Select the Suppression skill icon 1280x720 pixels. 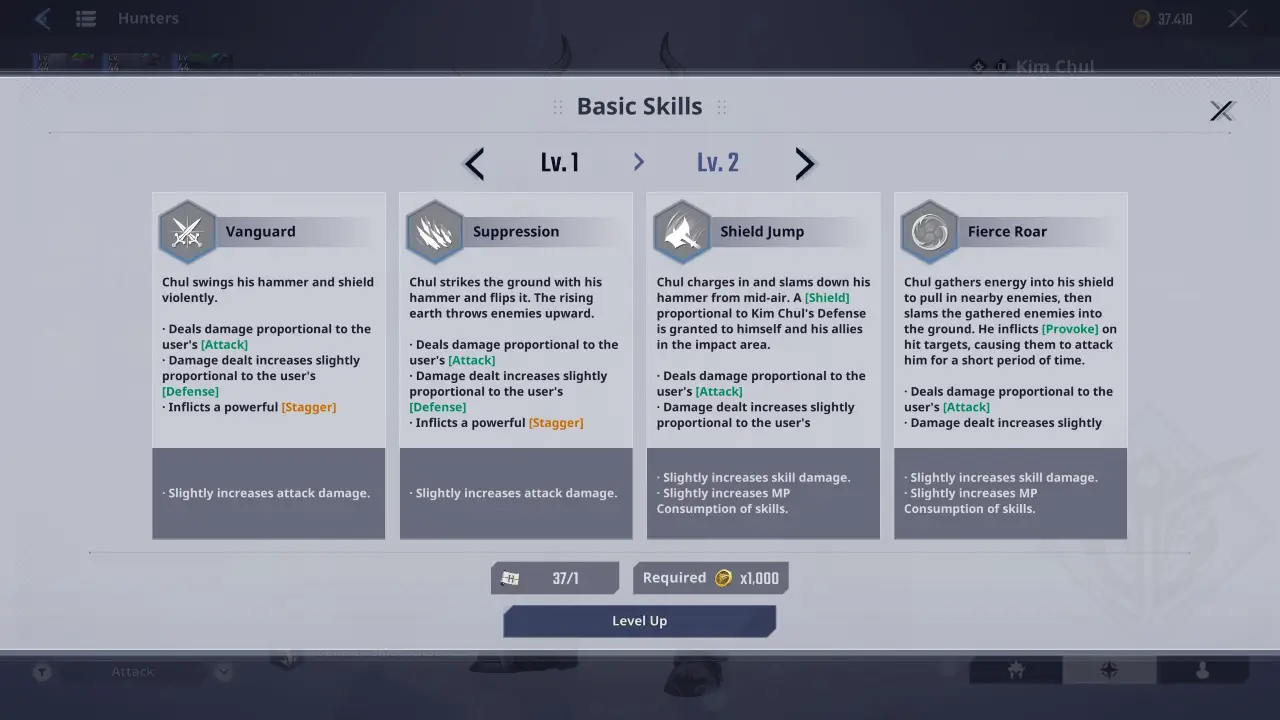[x=434, y=231]
